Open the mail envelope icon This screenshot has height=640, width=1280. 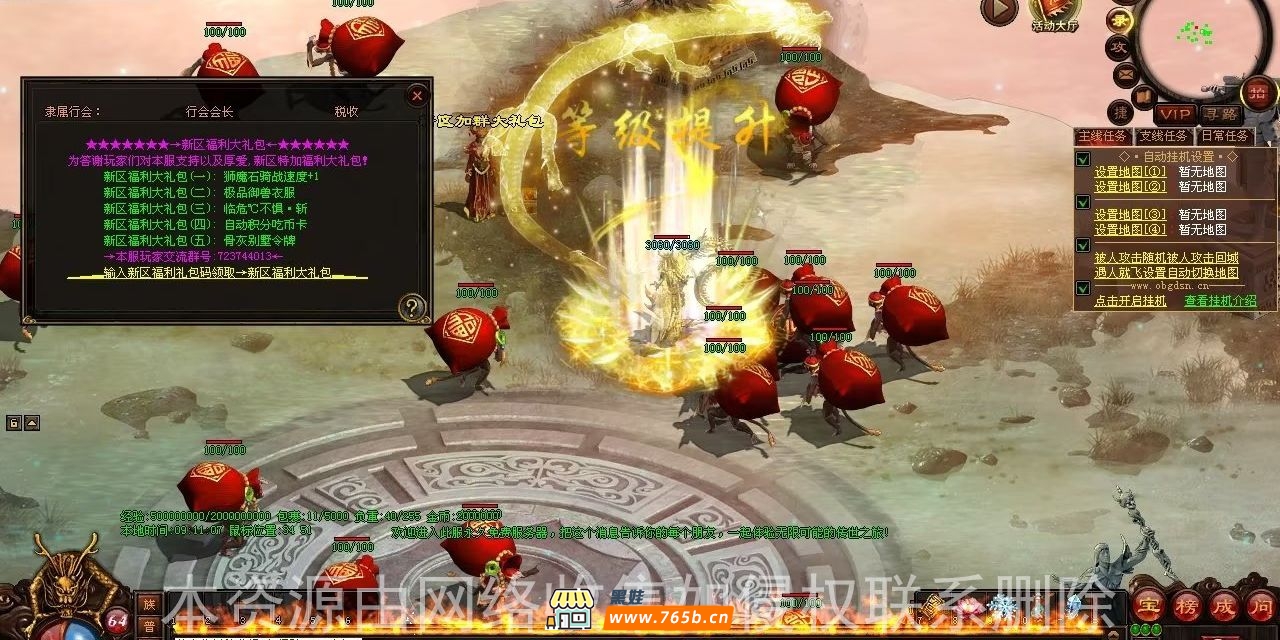[x=1125, y=74]
